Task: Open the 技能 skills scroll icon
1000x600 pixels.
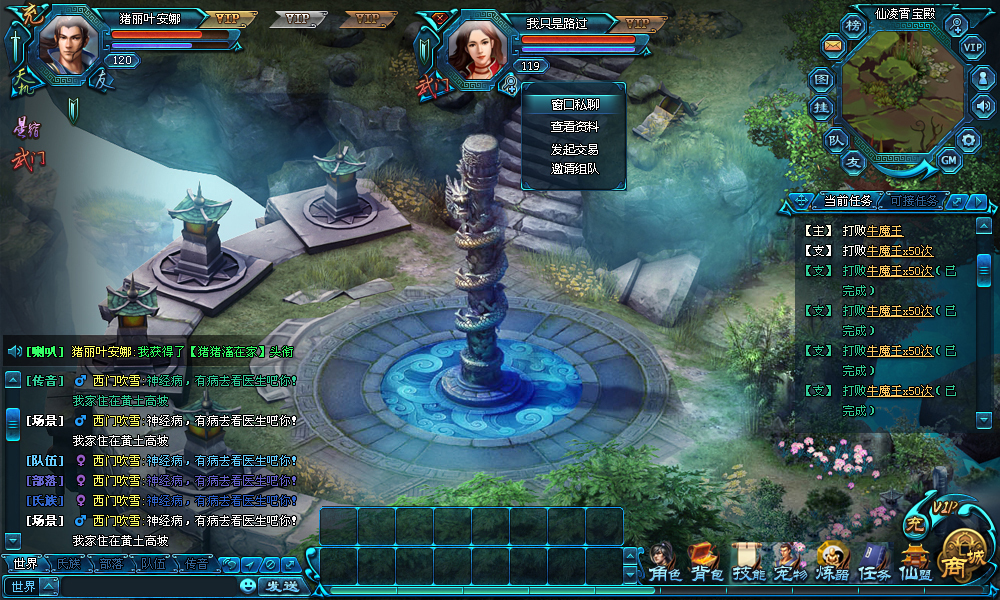Action: click(x=748, y=566)
